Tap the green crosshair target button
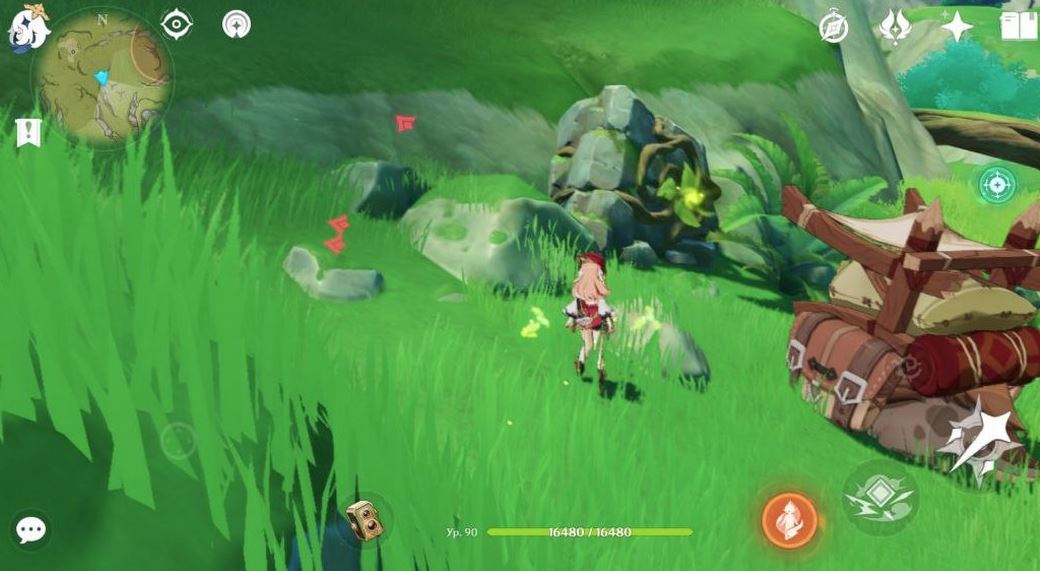The height and width of the screenshot is (571, 1040). [996, 184]
